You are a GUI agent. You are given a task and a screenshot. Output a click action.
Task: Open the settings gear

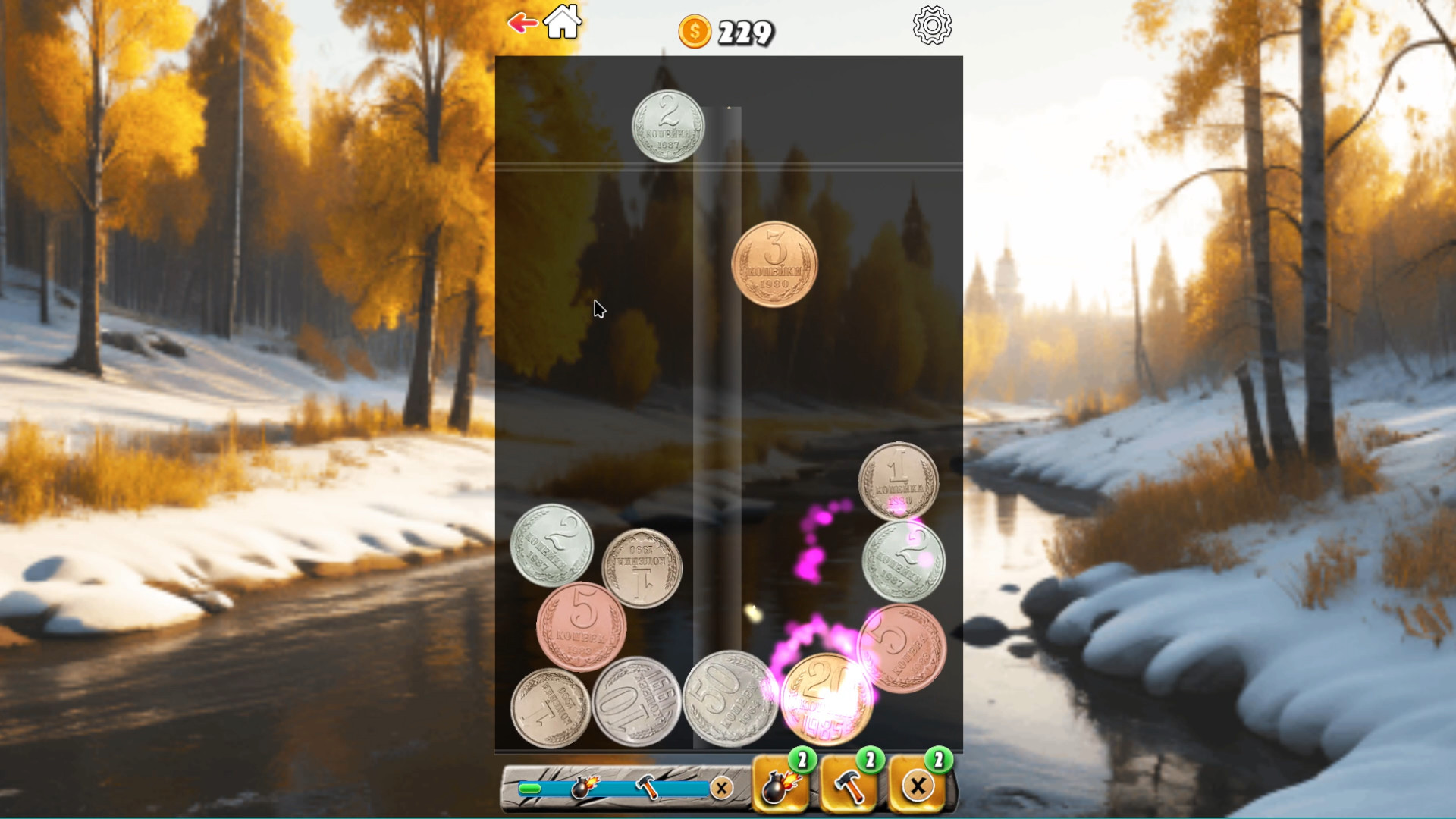coord(932,25)
